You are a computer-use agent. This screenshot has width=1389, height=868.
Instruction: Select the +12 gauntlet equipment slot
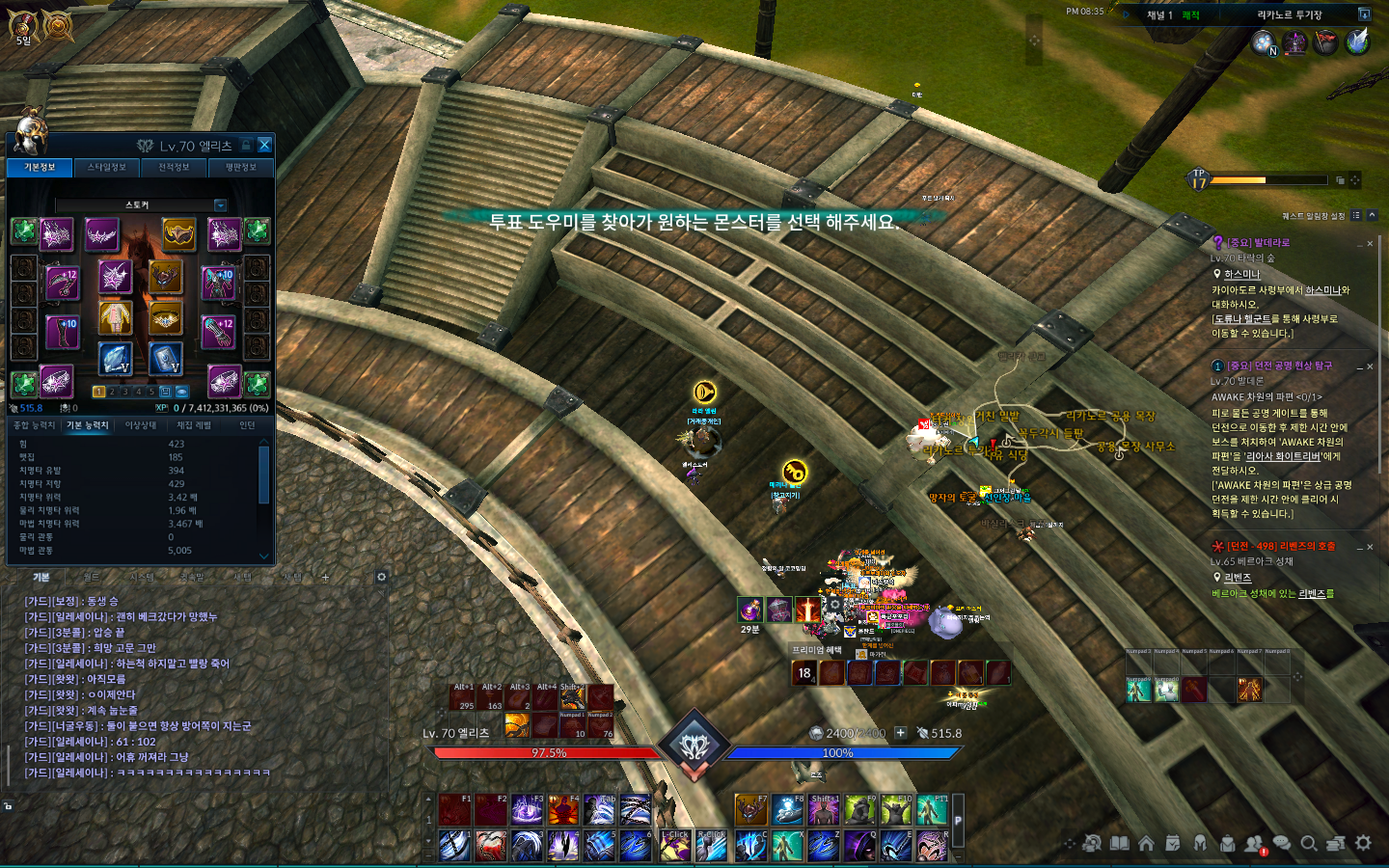pyautogui.click(x=219, y=331)
